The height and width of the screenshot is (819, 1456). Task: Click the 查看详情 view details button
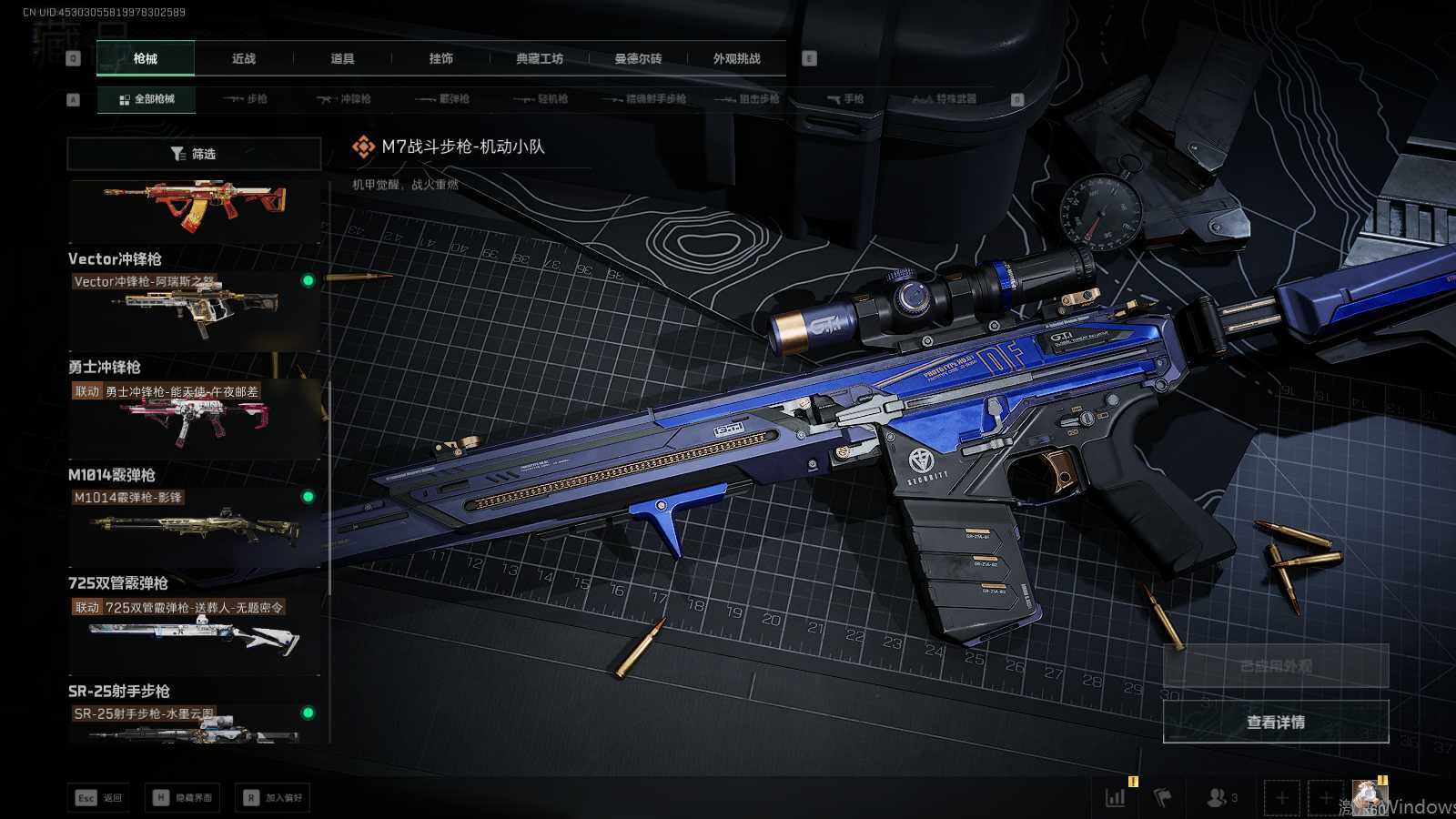pyautogui.click(x=1276, y=722)
